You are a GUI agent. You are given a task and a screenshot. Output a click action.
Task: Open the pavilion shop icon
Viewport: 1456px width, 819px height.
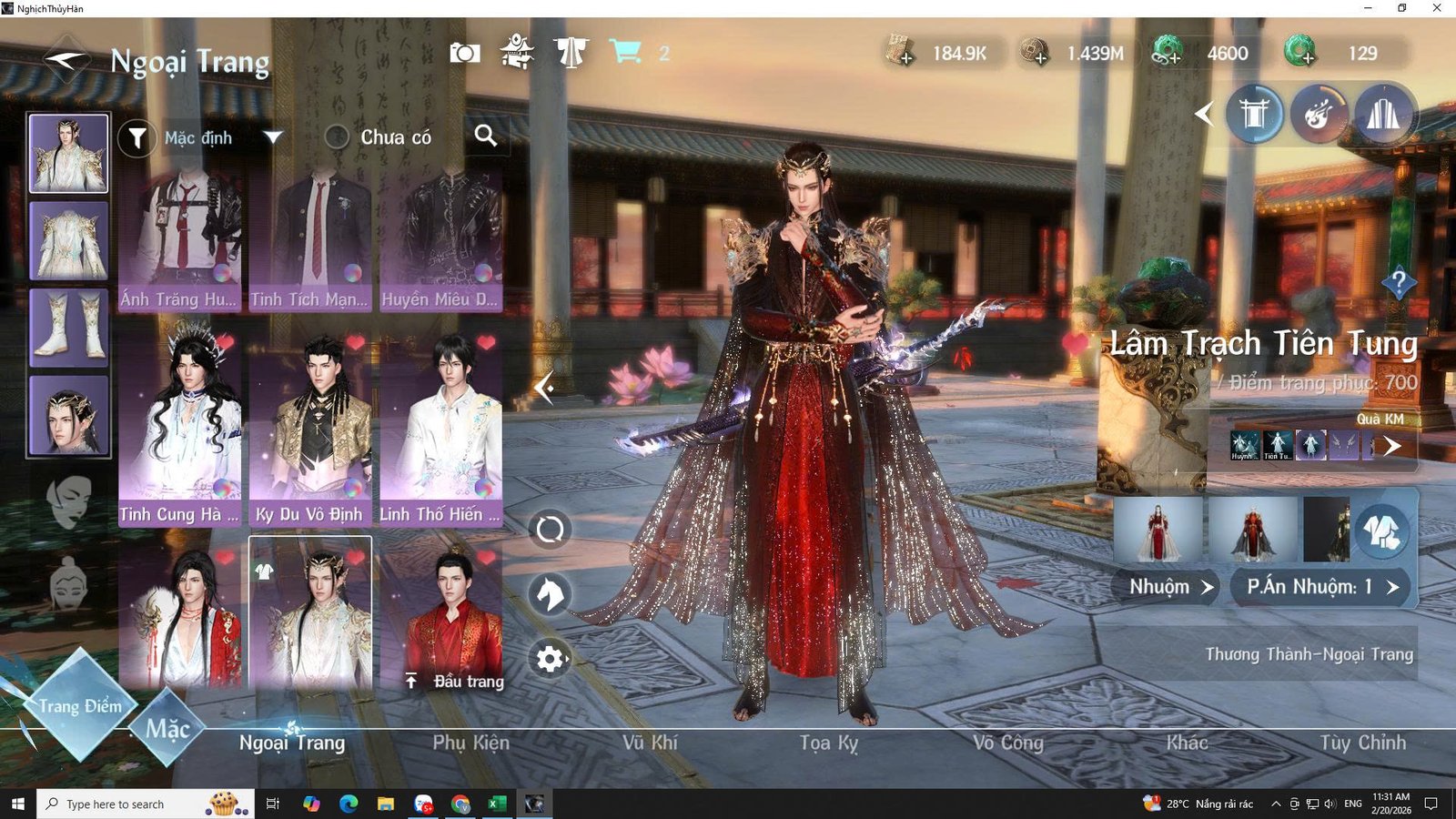click(x=517, y=53)
